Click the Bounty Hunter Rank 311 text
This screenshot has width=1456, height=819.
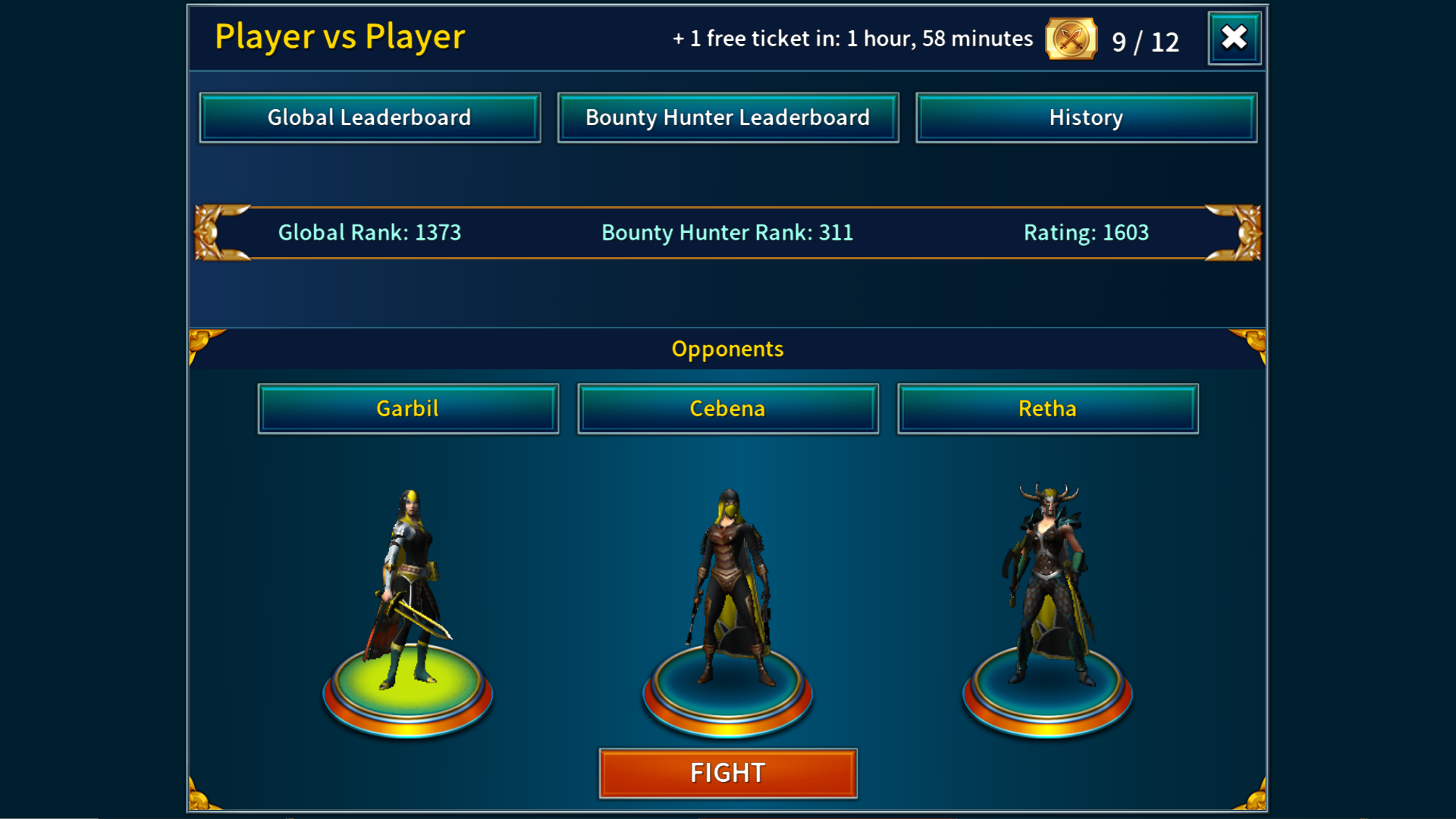726,233
